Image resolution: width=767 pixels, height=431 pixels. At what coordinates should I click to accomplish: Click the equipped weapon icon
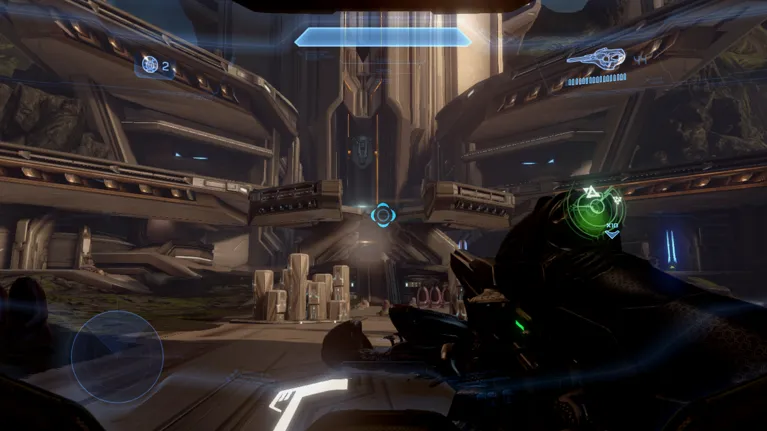(x=597, y=57)
